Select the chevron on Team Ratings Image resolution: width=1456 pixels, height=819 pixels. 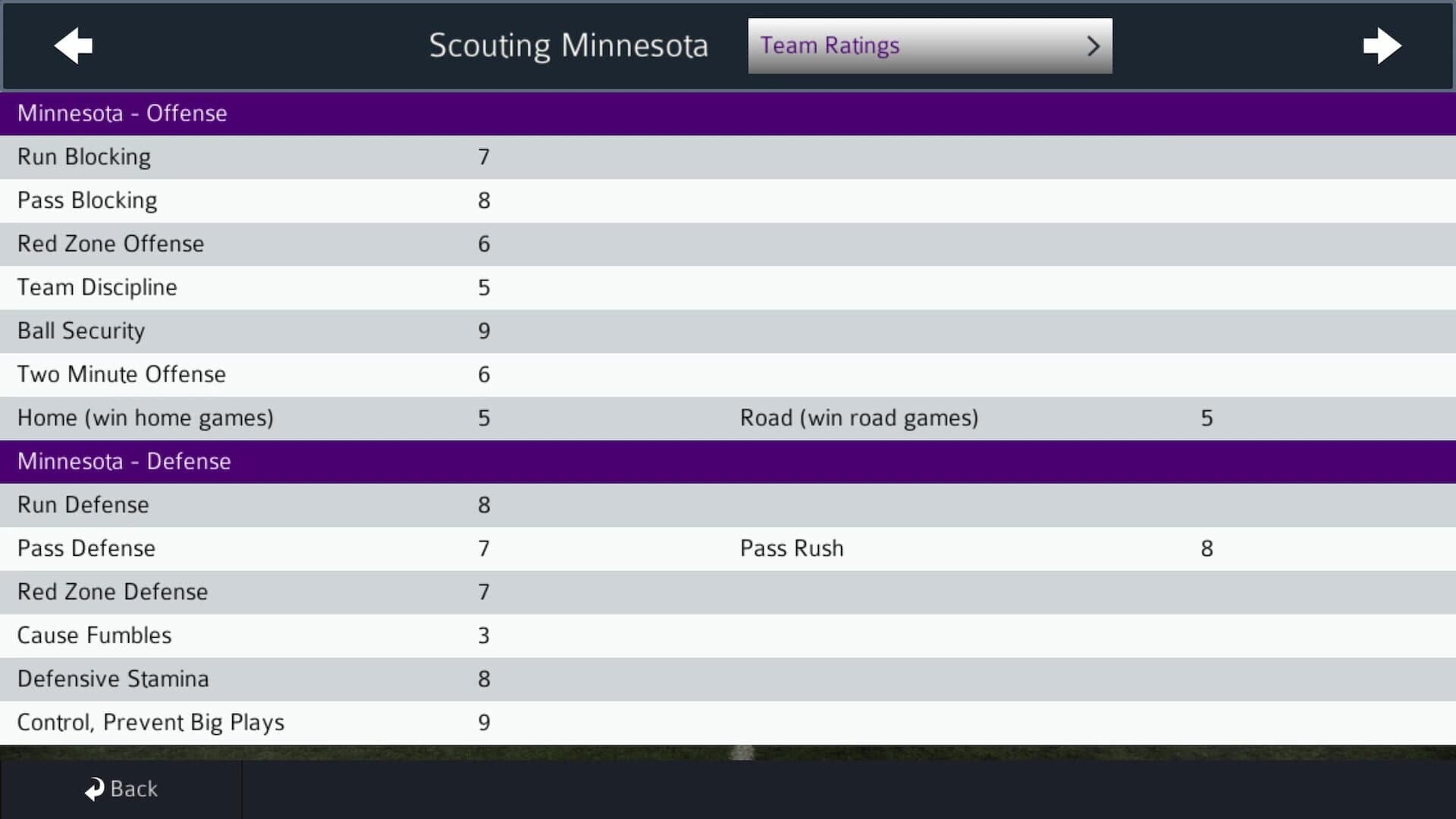(x=1094, y=46)
